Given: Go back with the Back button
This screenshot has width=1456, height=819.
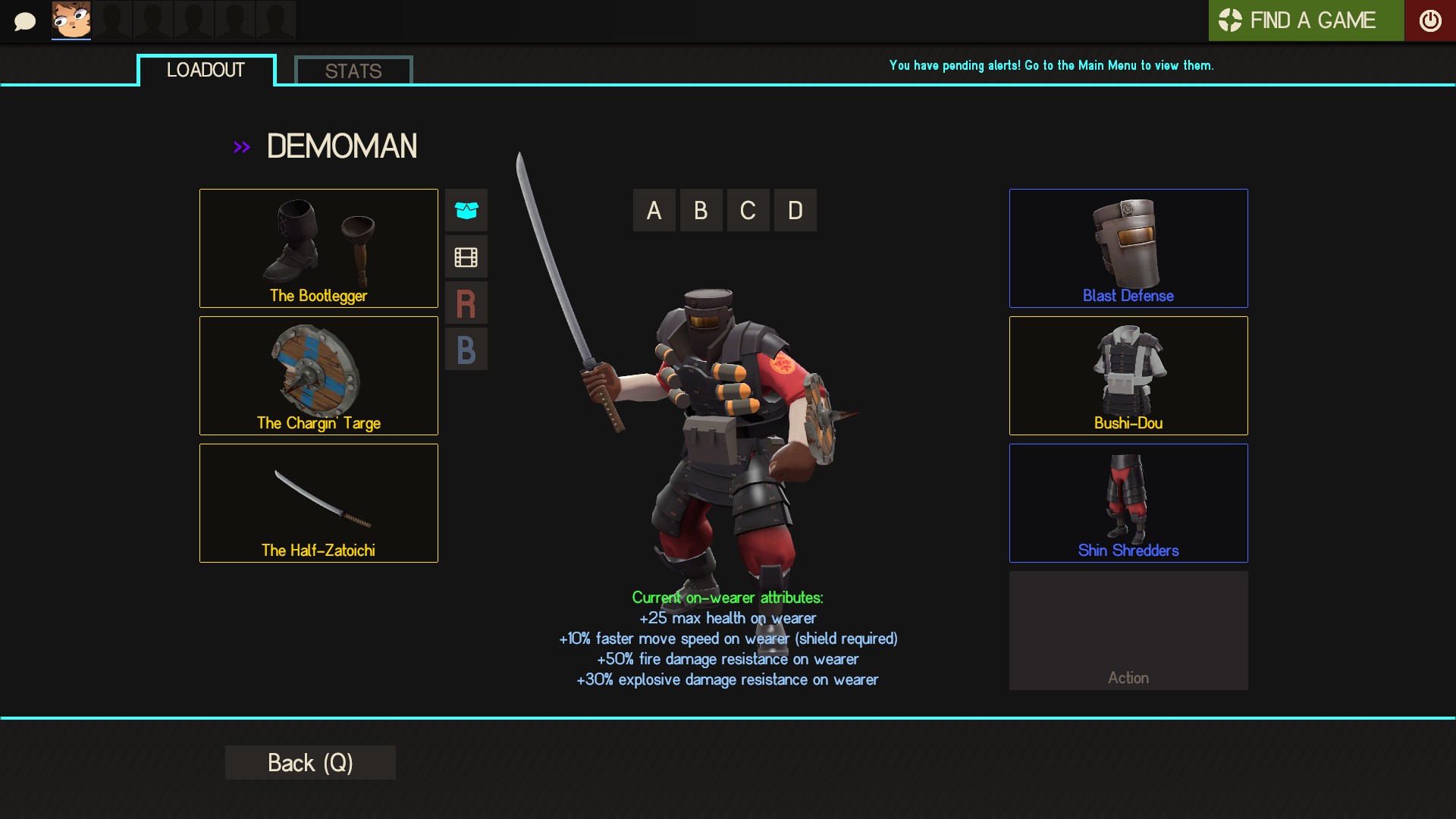Looking at the screenshot, I should pos(310,762).
